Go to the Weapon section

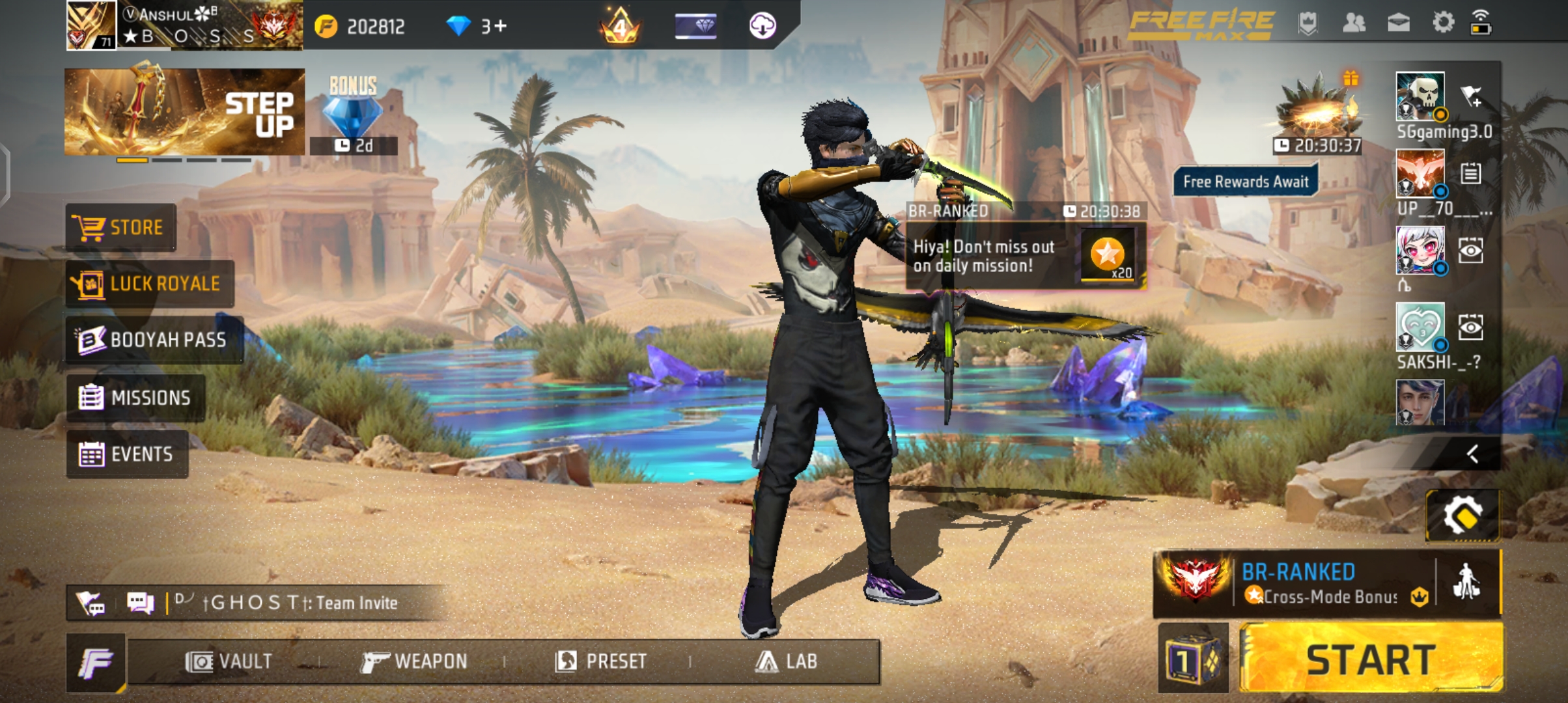414,661
